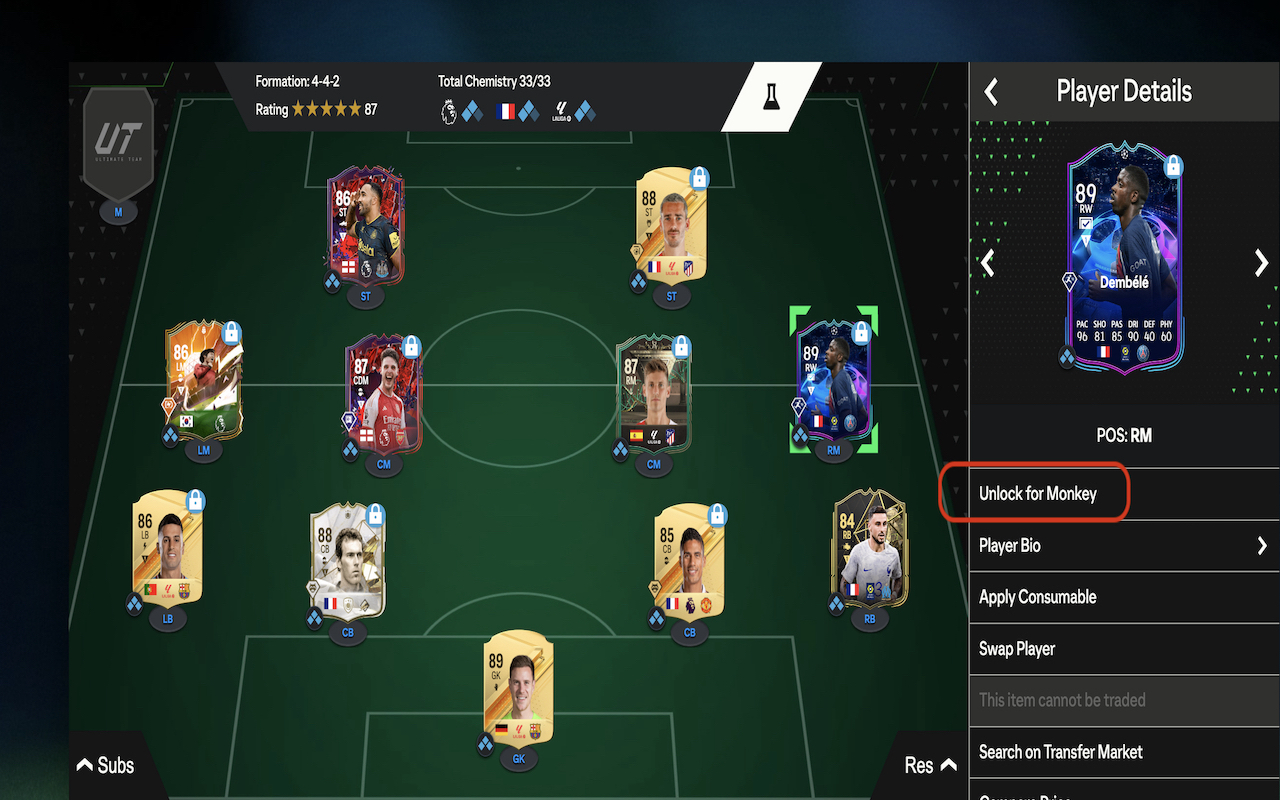Click the right arrow to view the next player
This screenshot has width=1280, height=800.
[x=1261, y=261]
